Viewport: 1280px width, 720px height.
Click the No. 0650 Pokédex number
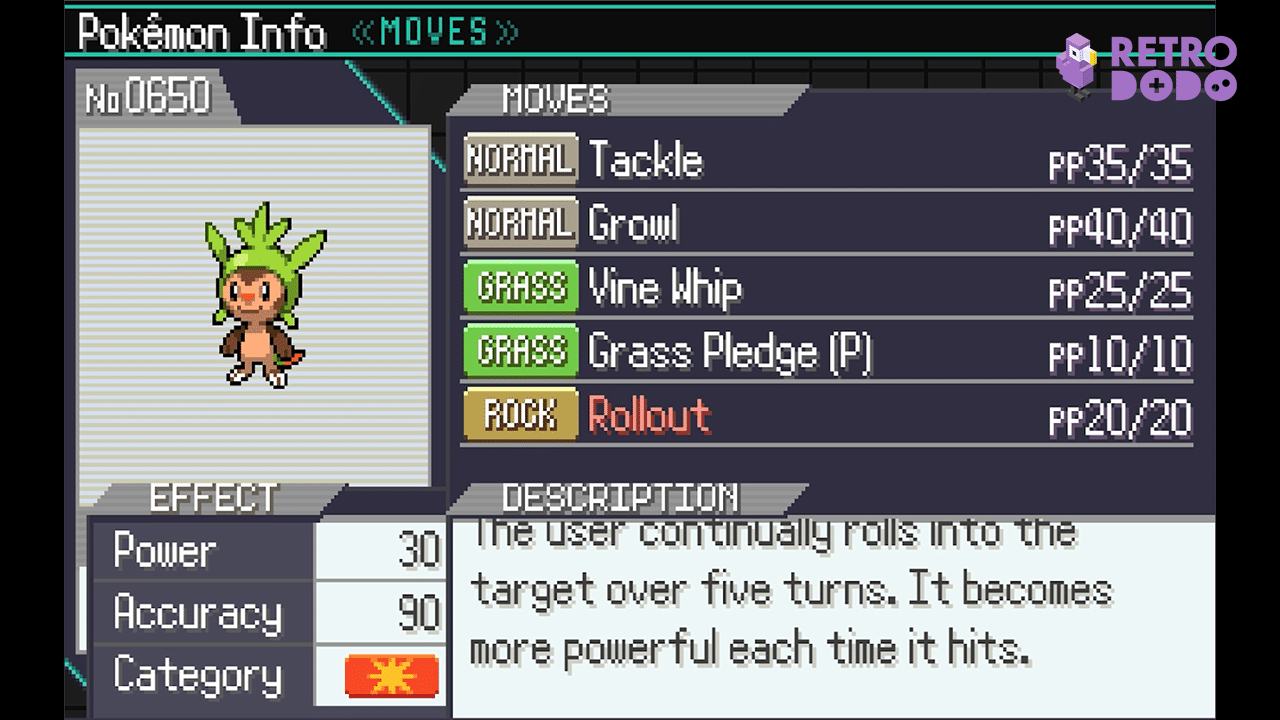coord(150,97)
